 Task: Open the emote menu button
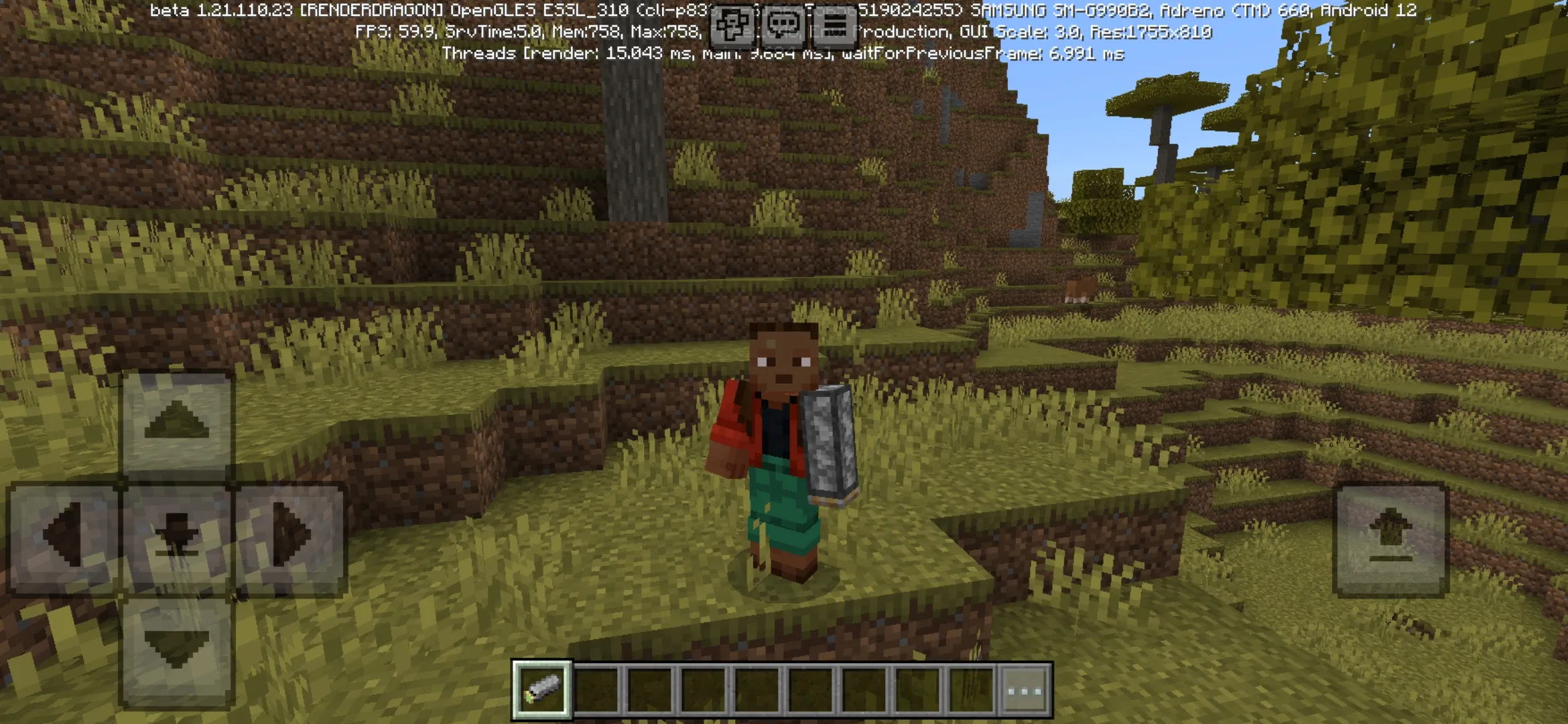coord(731,25)
